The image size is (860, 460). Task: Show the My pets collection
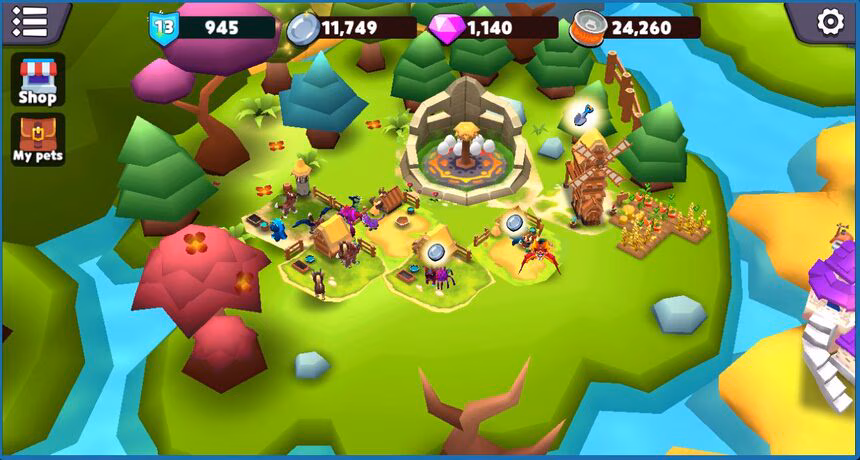pyautogui.click(x=38, y=139)
